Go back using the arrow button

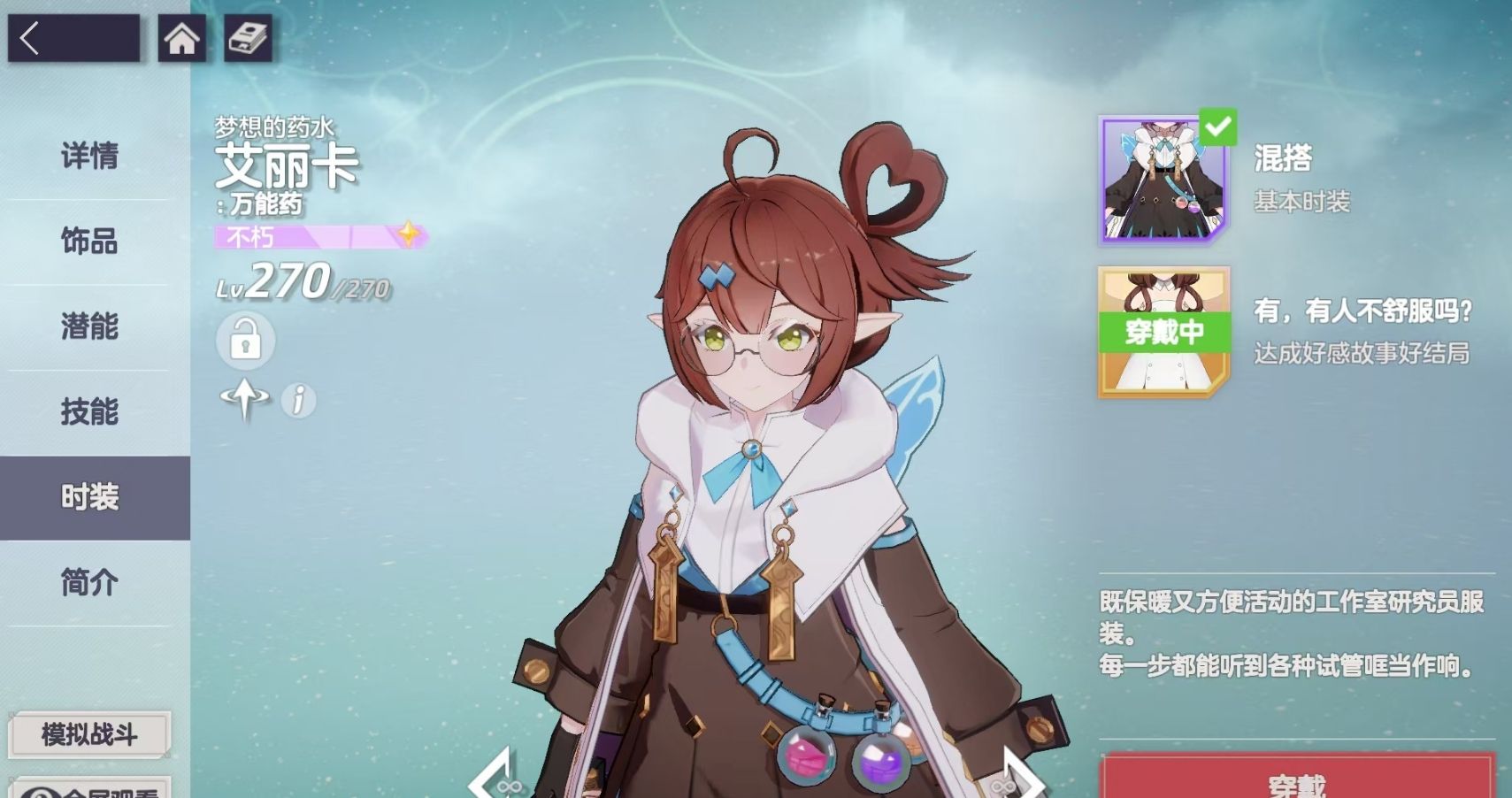[x=73, y=39]
